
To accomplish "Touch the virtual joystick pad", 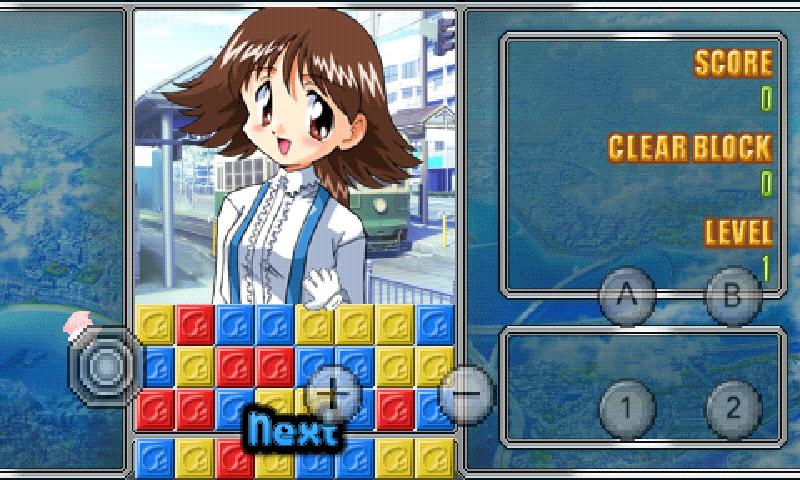I will (x=105, y=366).
